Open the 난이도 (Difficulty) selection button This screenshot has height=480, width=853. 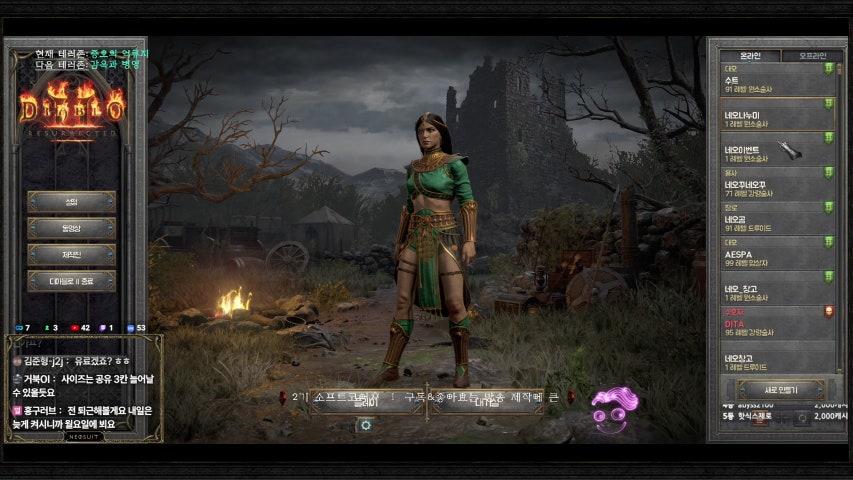[487, 401]
